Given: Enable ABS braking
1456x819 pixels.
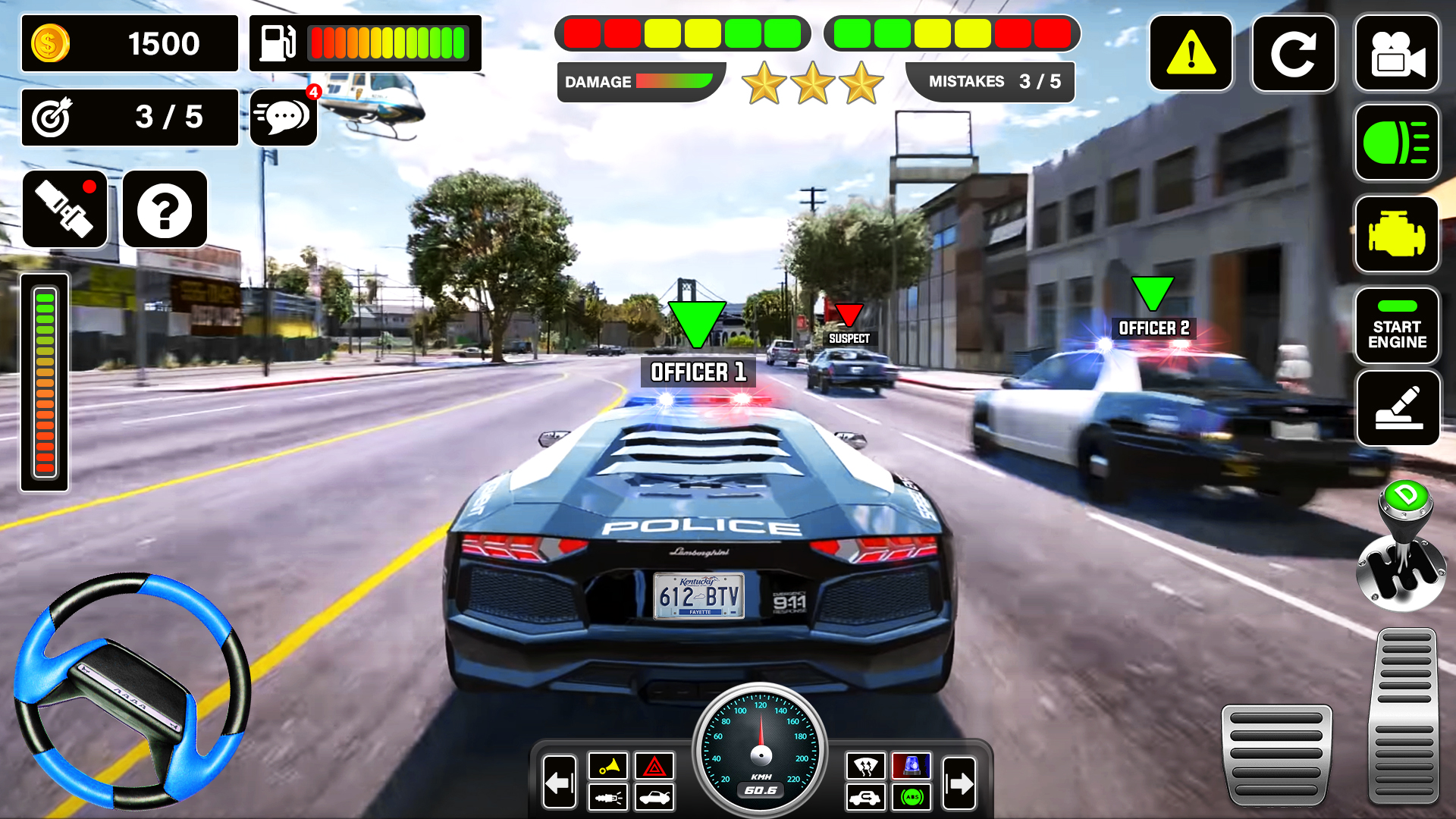Looking at the screenshot, I should coord(913,798).
